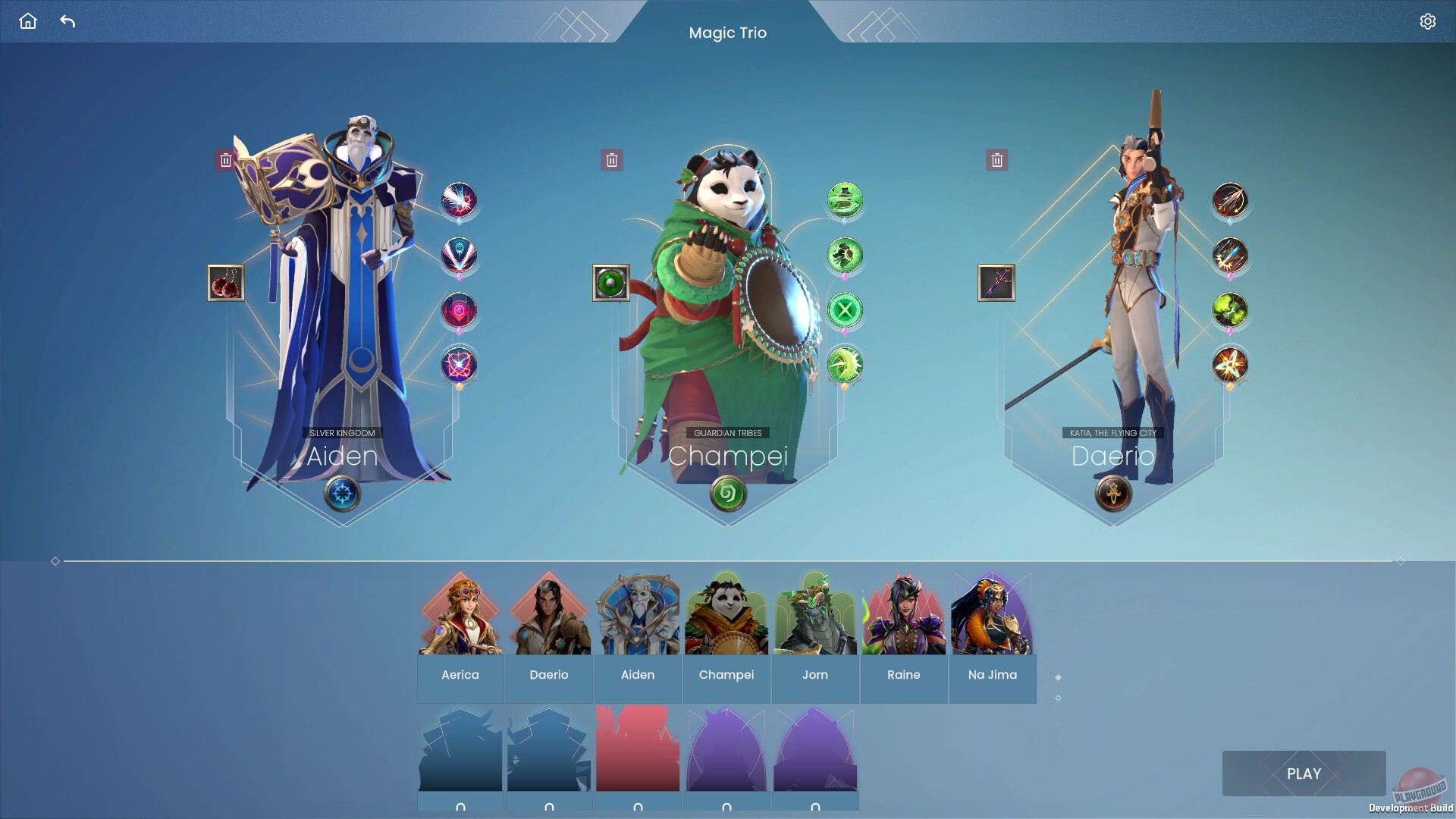Screen dimensions: 1456x819
Task: Select Aerica's portrait from the roster
Action: click(x=460, y=614)
